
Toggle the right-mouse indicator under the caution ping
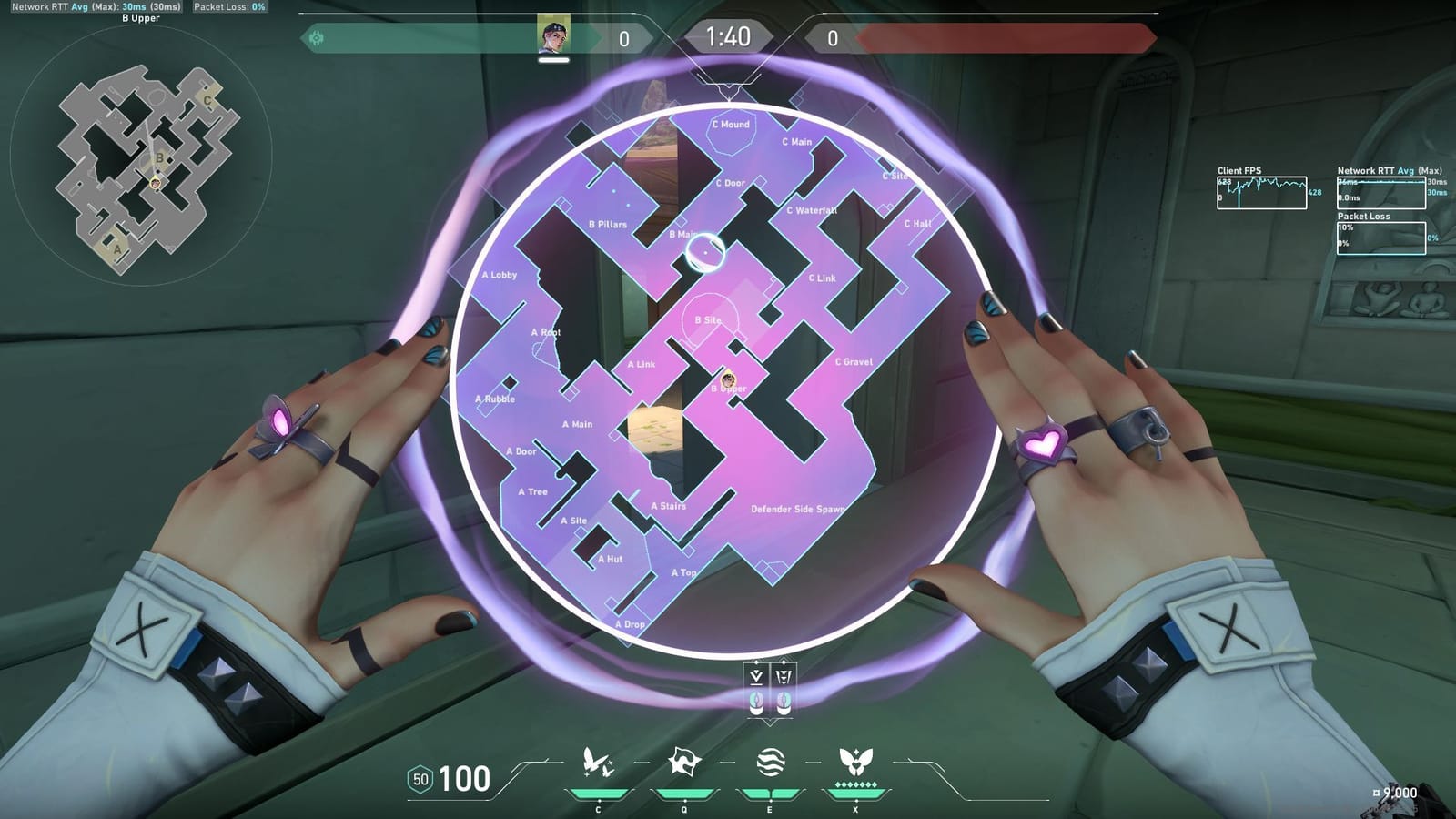point(784,703)
